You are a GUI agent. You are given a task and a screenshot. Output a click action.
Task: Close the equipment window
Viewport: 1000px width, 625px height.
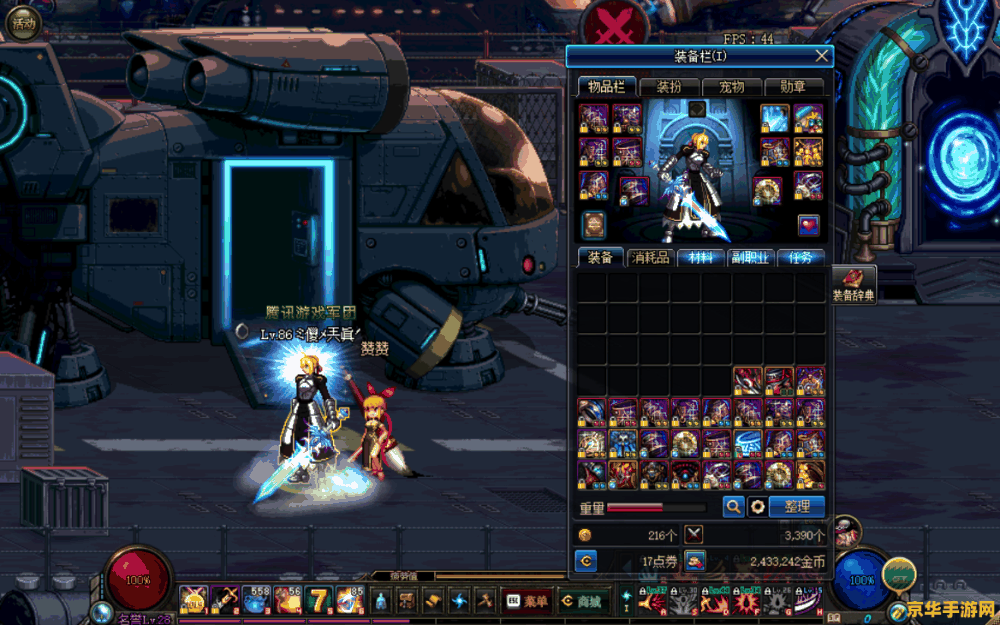tap(822, 56)
